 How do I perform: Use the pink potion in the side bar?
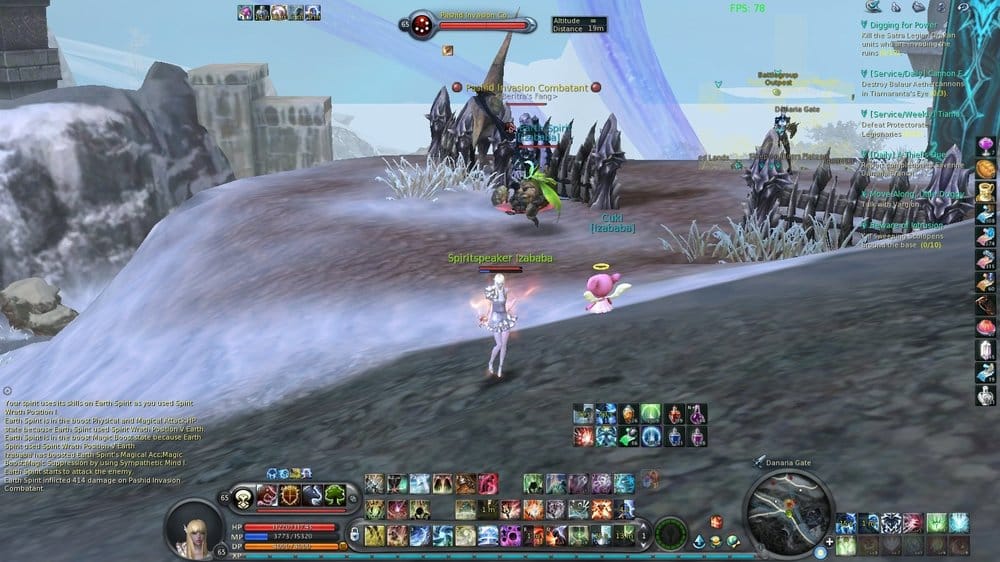(x=986, y=146)
